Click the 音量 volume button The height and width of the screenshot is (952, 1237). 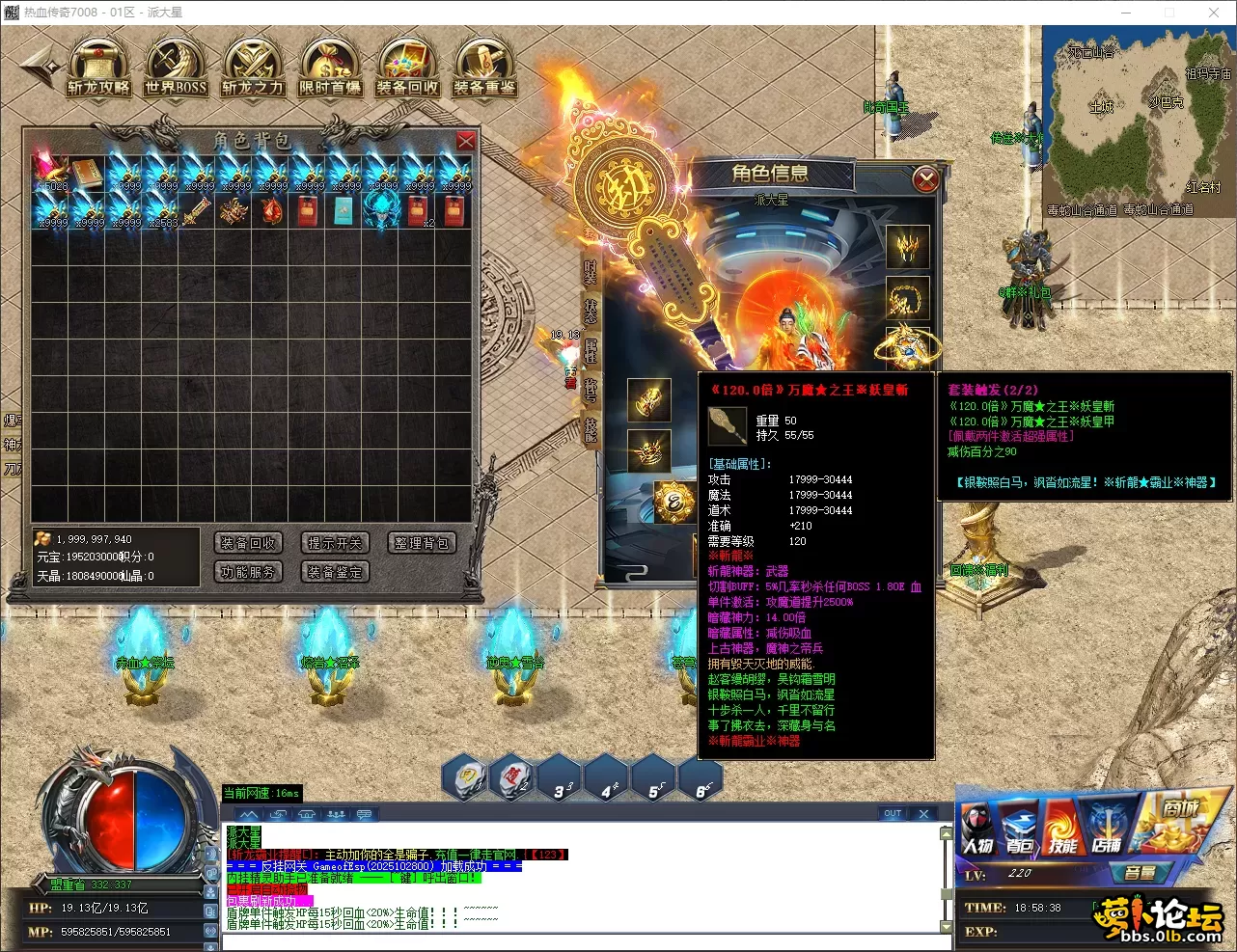click(1140, 873)
